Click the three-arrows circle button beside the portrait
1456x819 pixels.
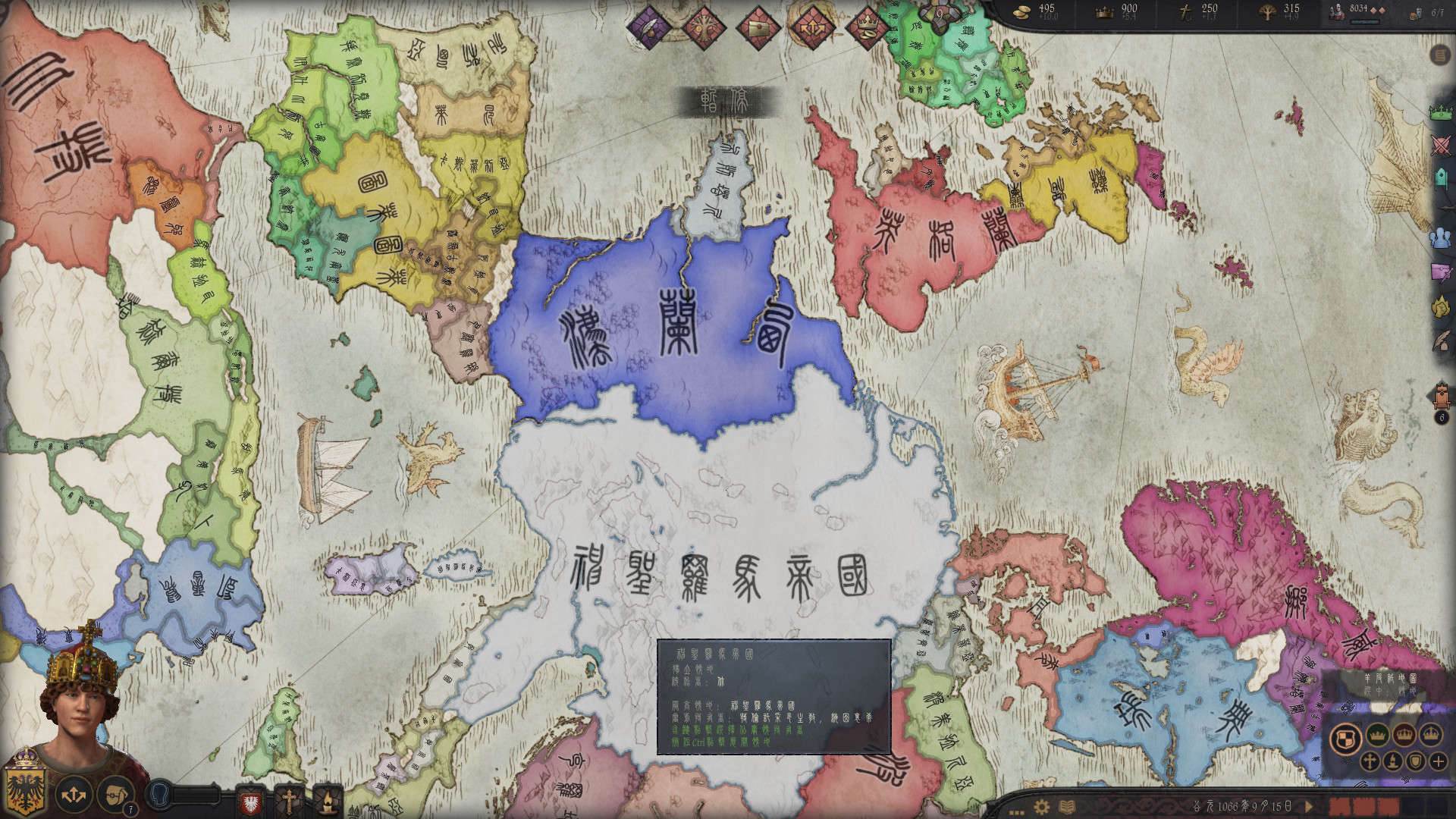coord(74,795)
